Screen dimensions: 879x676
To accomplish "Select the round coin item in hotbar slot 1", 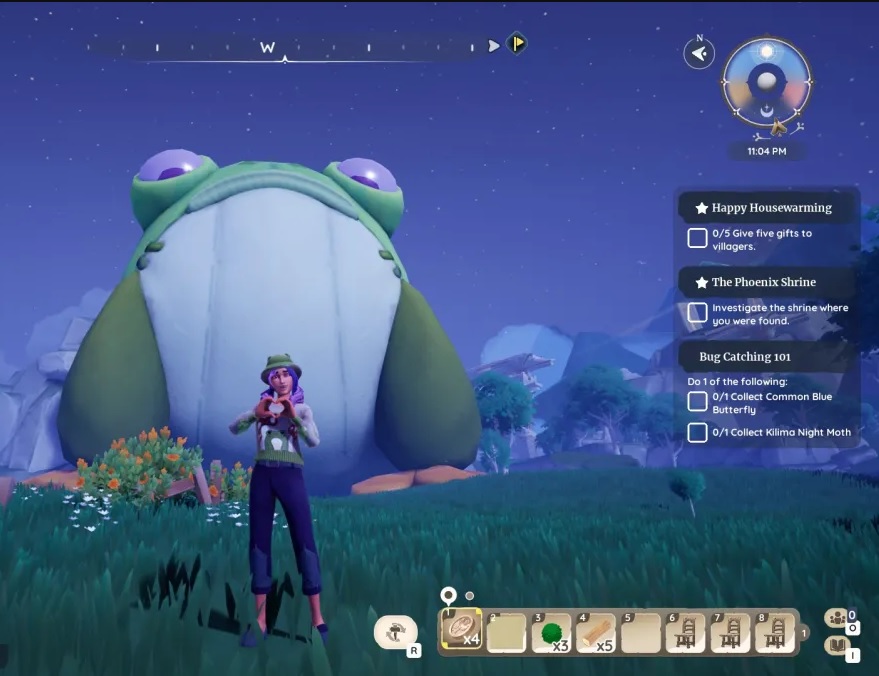I will coord(462,631).
